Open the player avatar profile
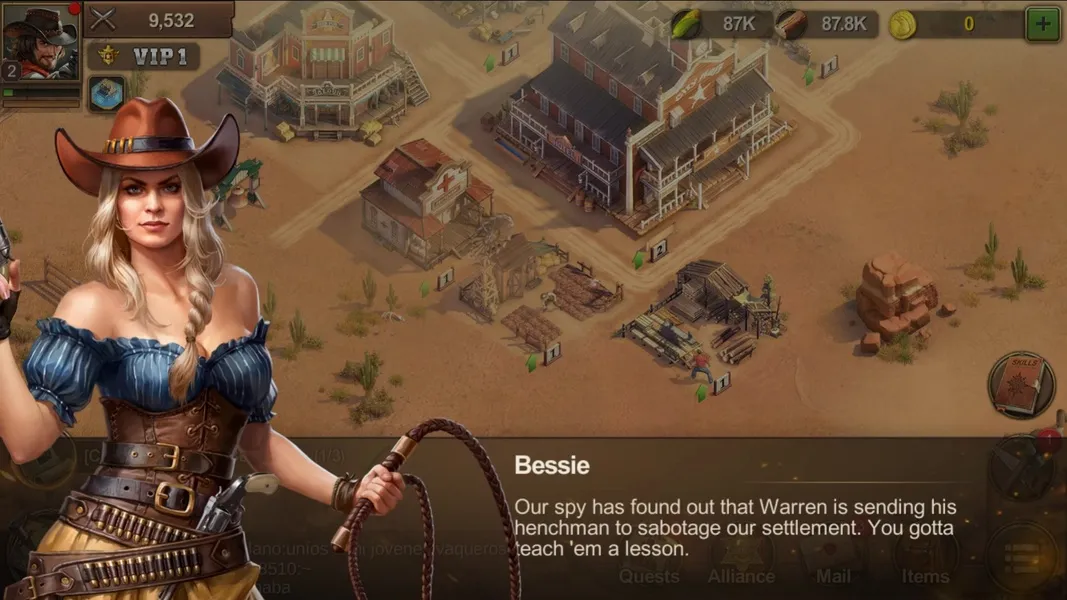 coord(41,42)
